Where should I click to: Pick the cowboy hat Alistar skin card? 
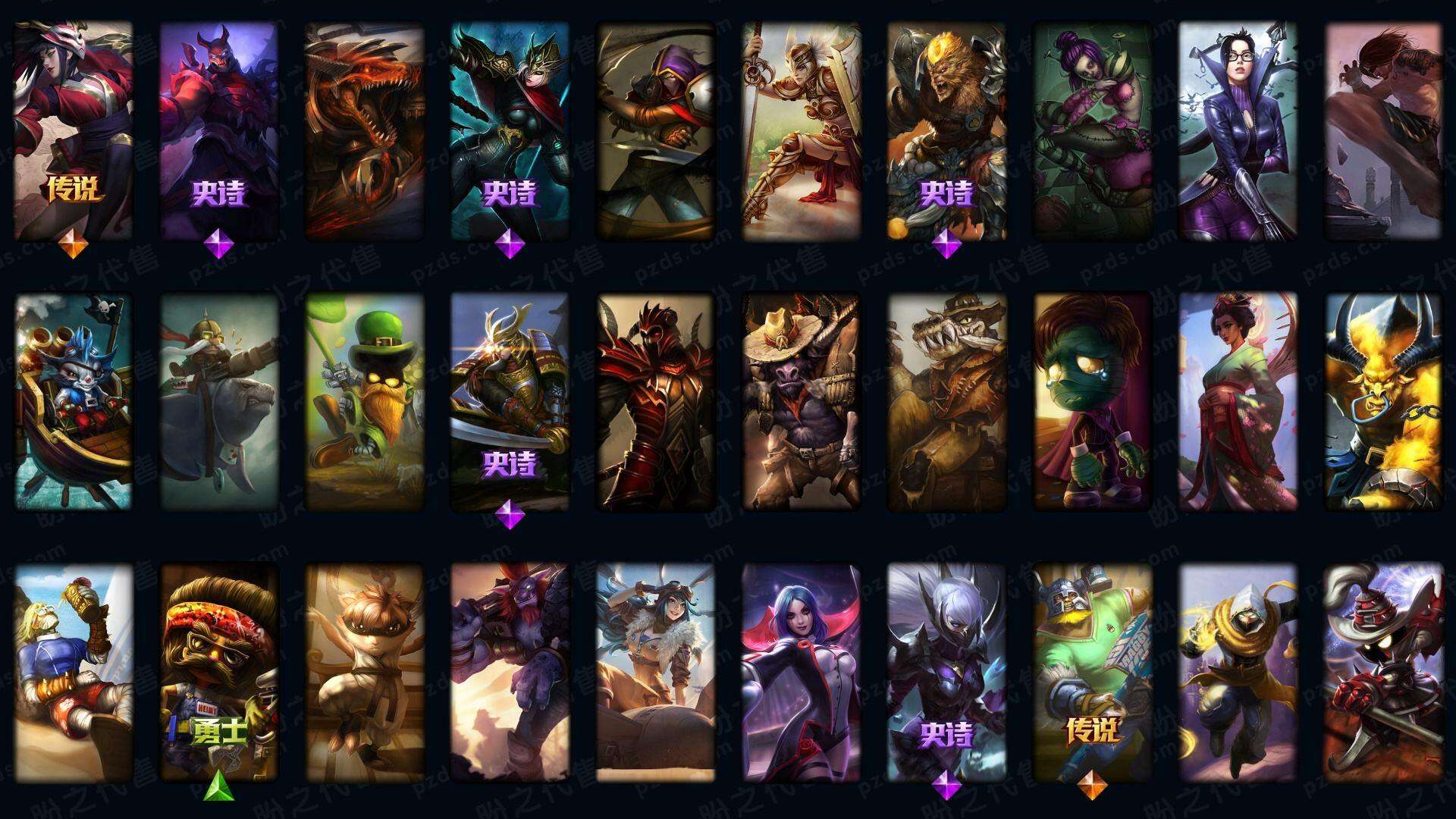point(801,400)
